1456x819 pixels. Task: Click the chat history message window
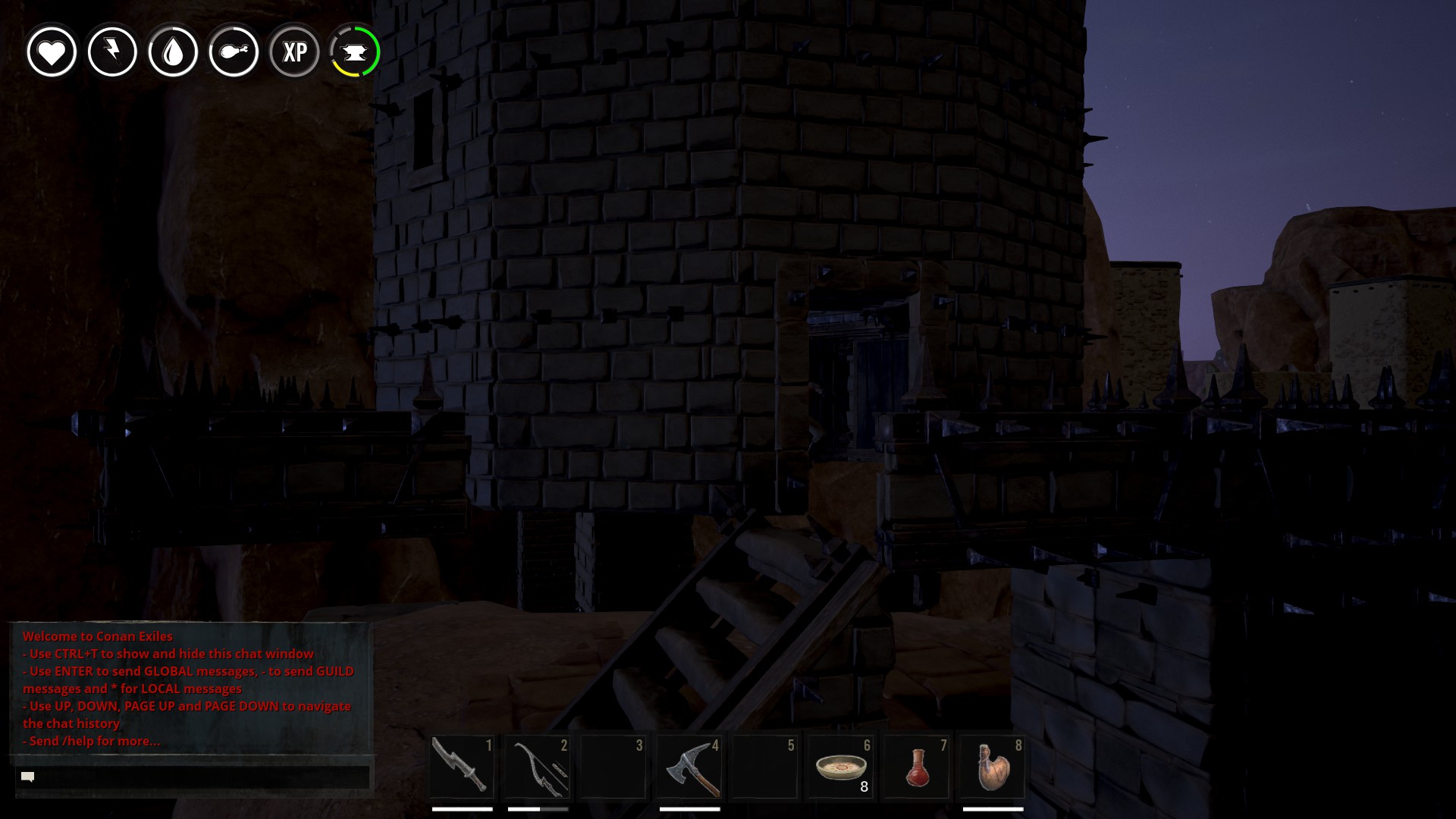[x=190, y=688]
